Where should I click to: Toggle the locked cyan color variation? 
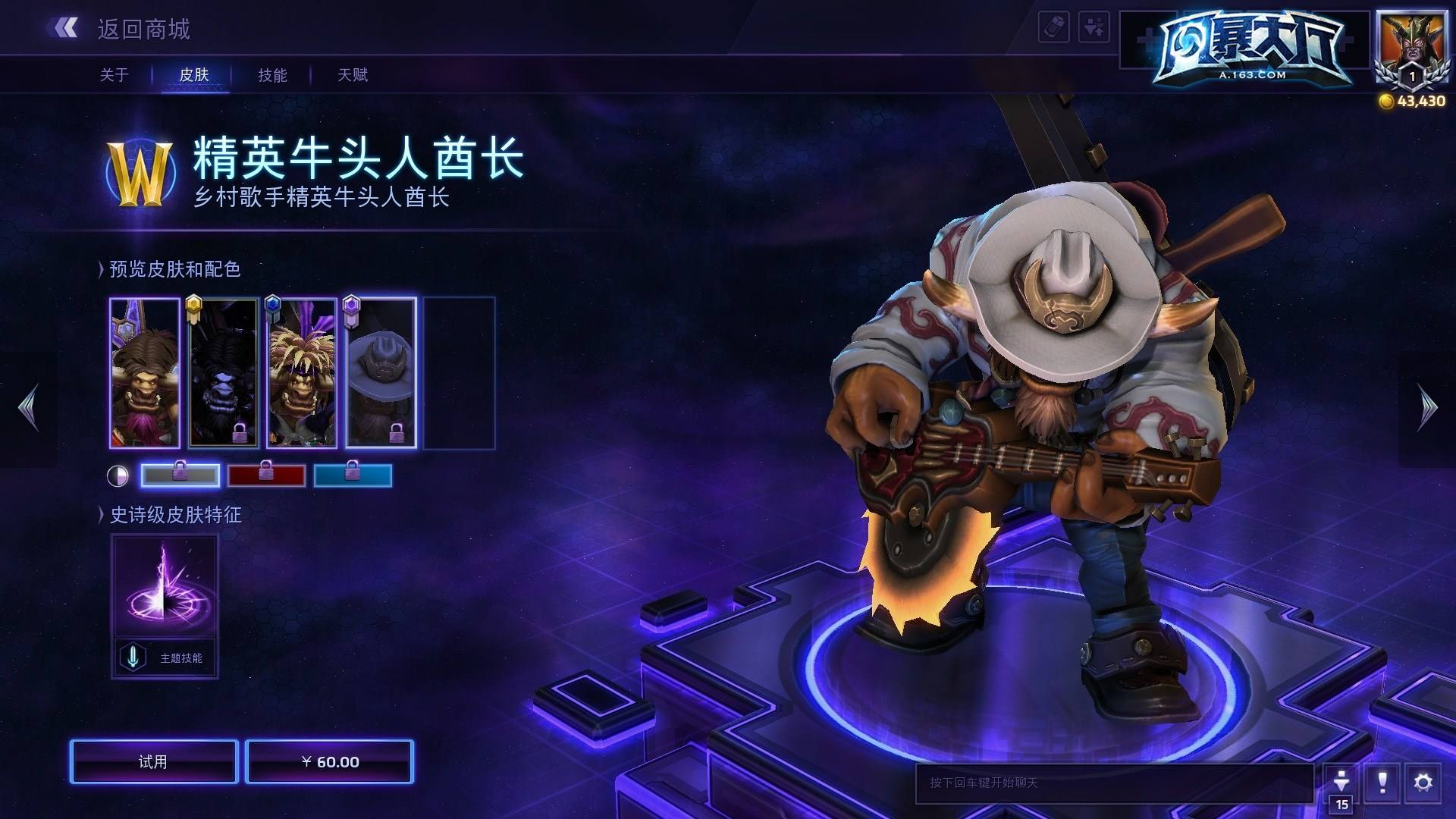coord(353,475)
